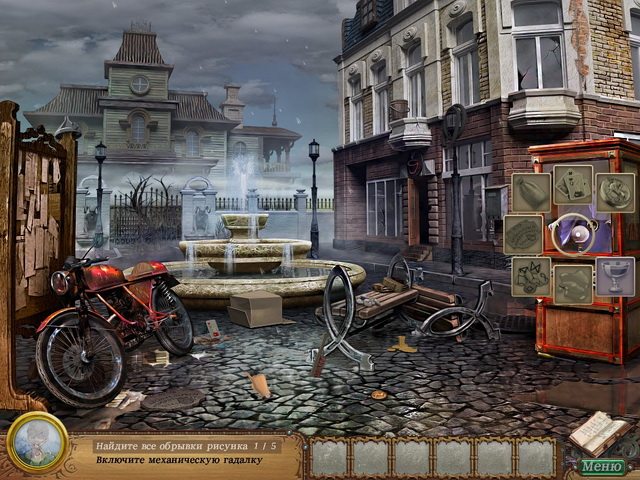Pick the coiled rope tile

[523, 235]
